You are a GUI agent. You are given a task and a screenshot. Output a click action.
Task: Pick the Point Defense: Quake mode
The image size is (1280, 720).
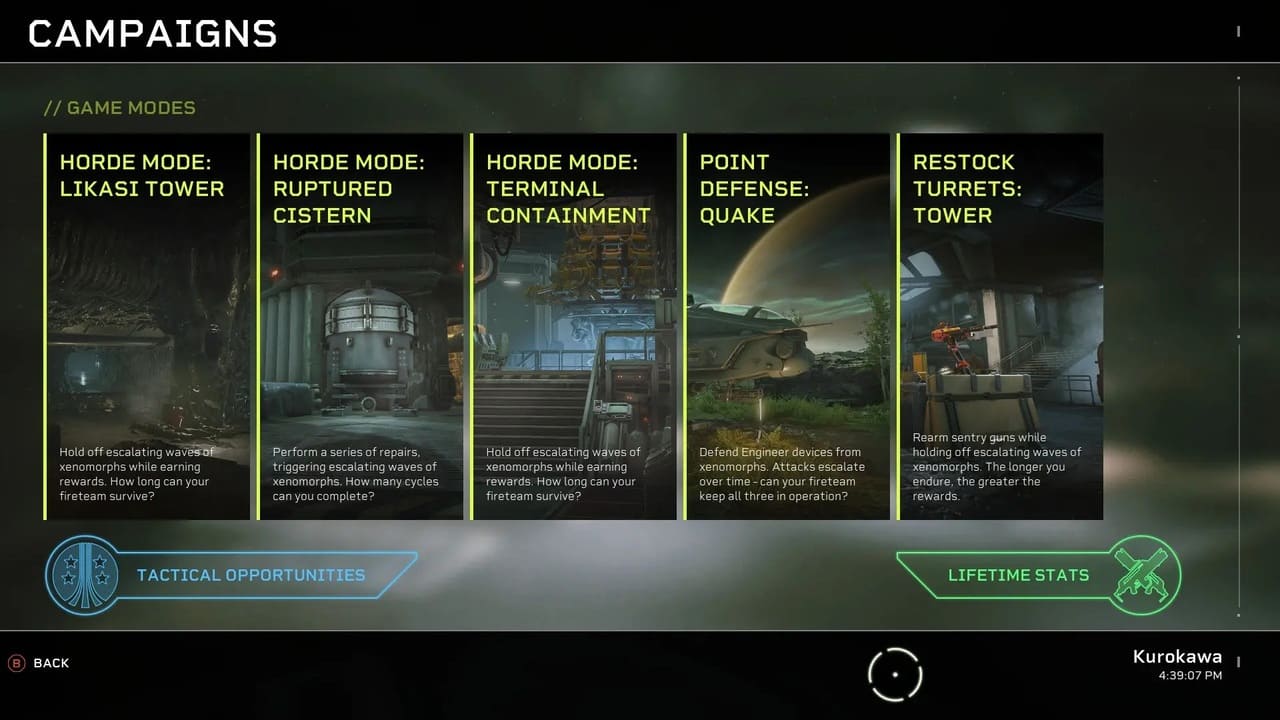tap(787, 326)
